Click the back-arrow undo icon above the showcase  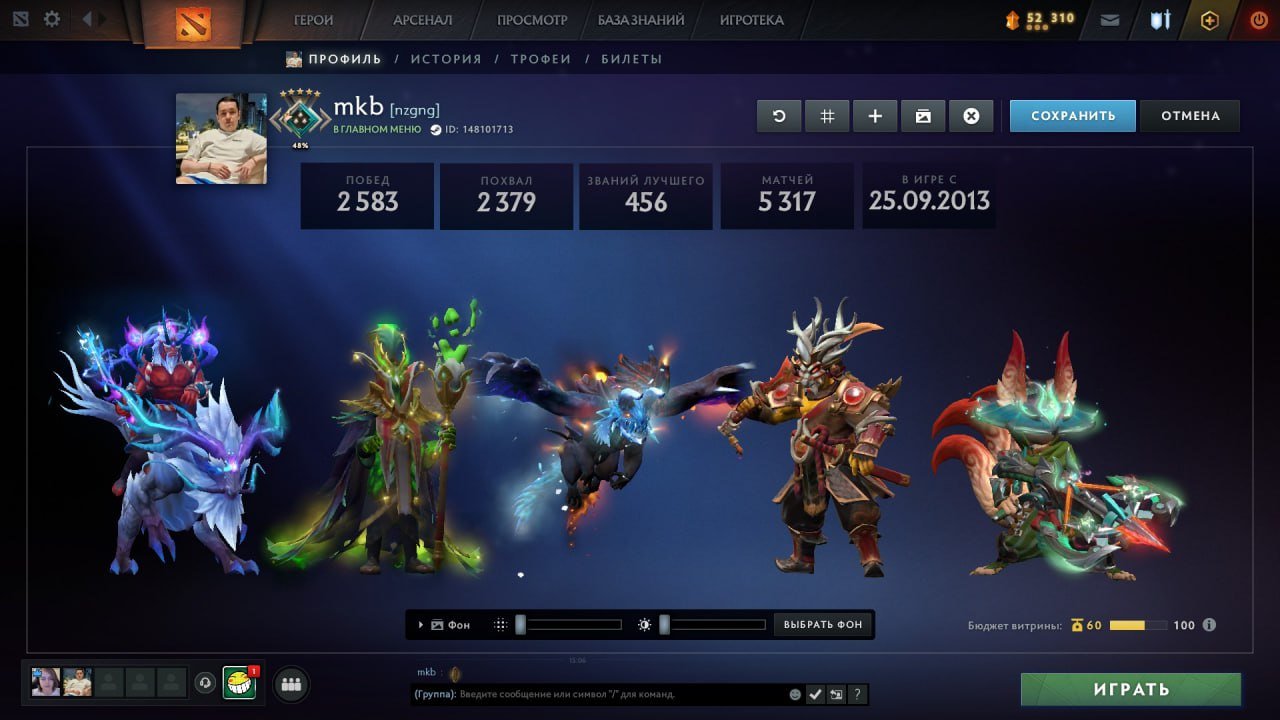[779, 115]
